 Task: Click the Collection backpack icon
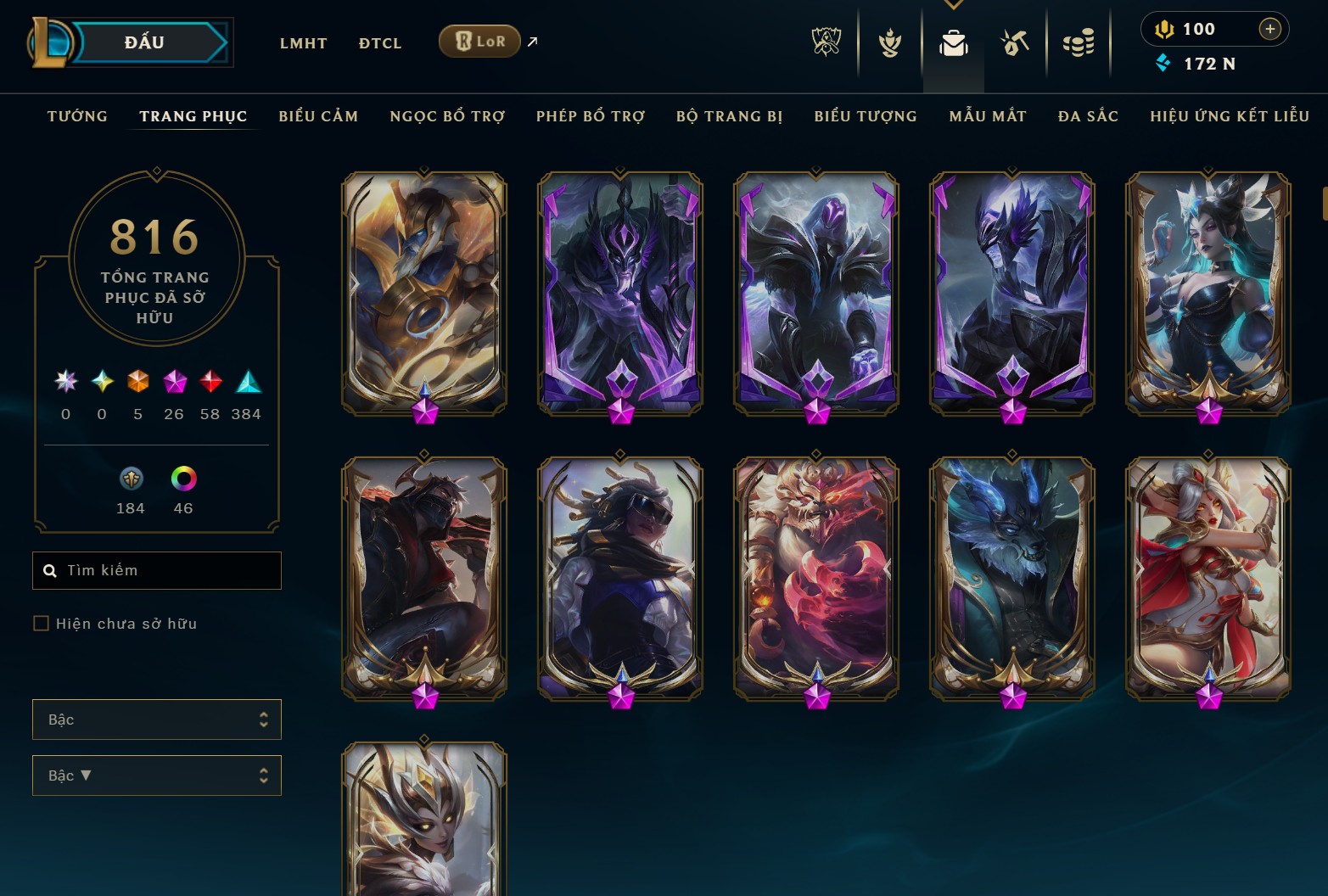[x=953, y=42]
